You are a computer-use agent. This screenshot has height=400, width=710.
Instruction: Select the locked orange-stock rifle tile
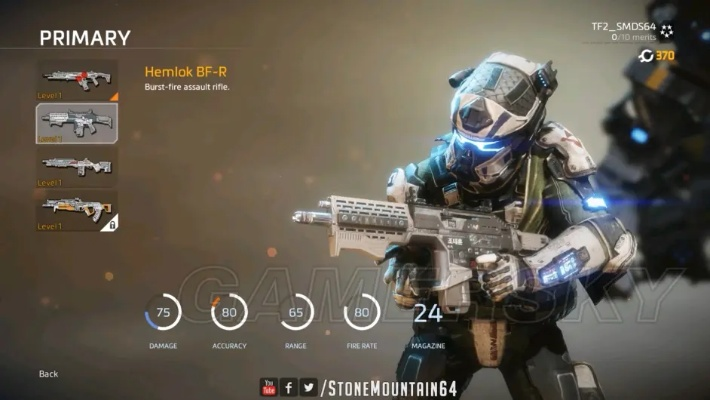click(77, 209)
